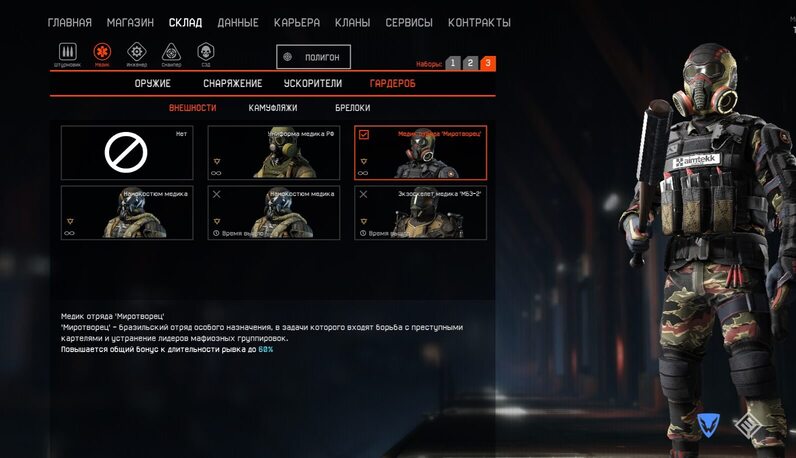This screenshot has height=458, width=796.
Task: Choose the Инженер class icon
Action: 137,52
